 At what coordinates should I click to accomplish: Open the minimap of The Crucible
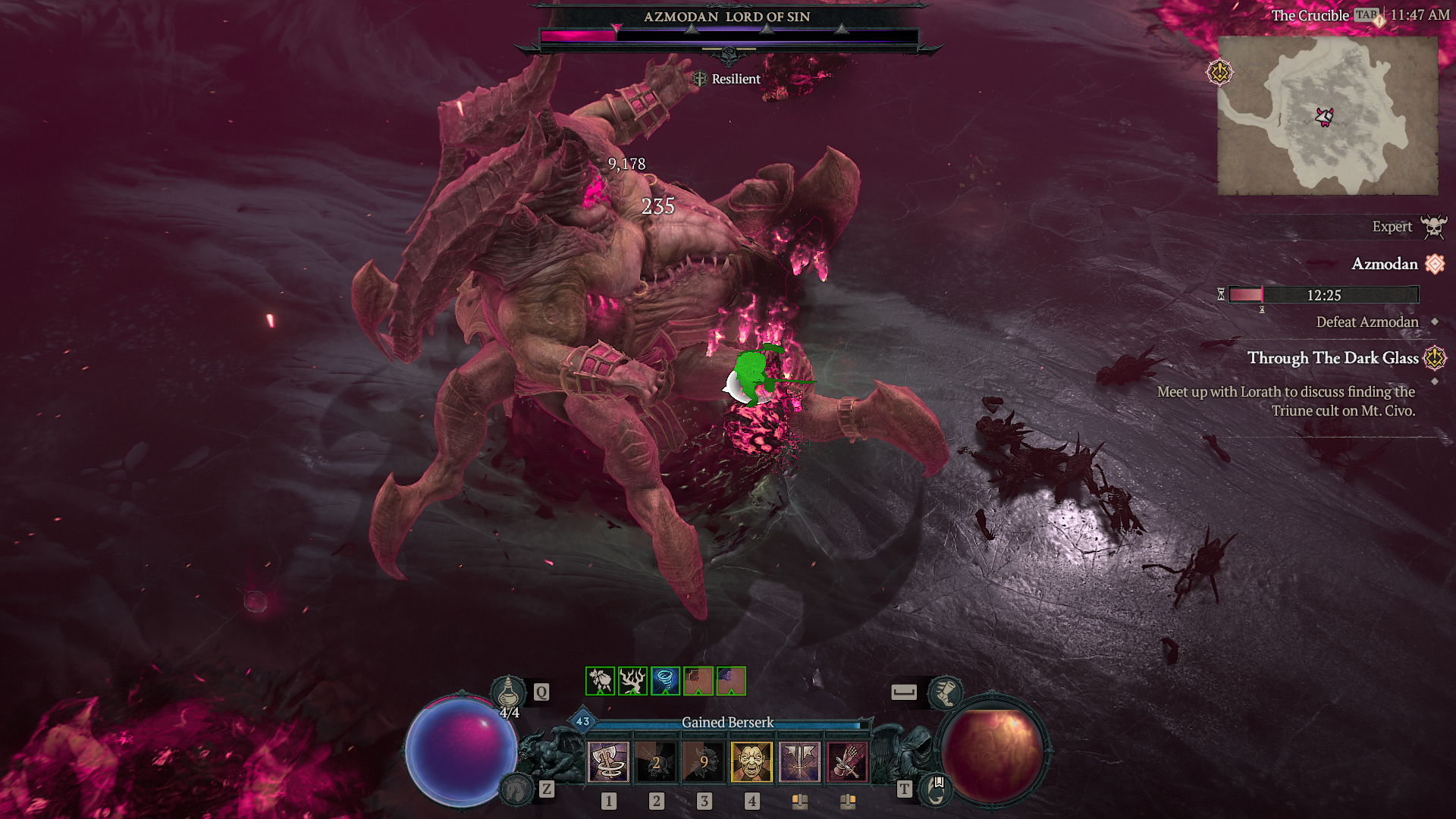click(1327, 115)
